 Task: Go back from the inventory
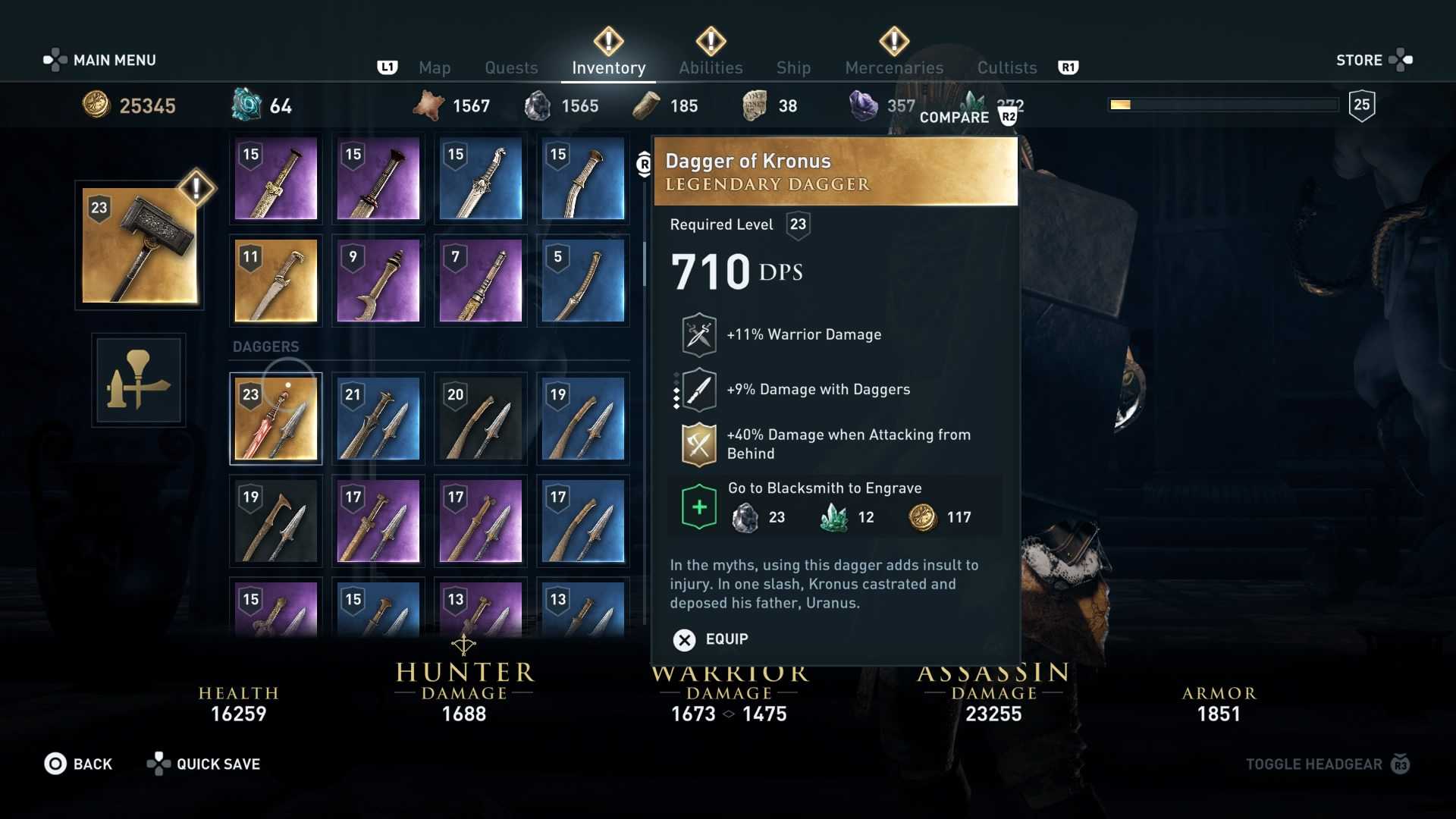coord(78,764)
